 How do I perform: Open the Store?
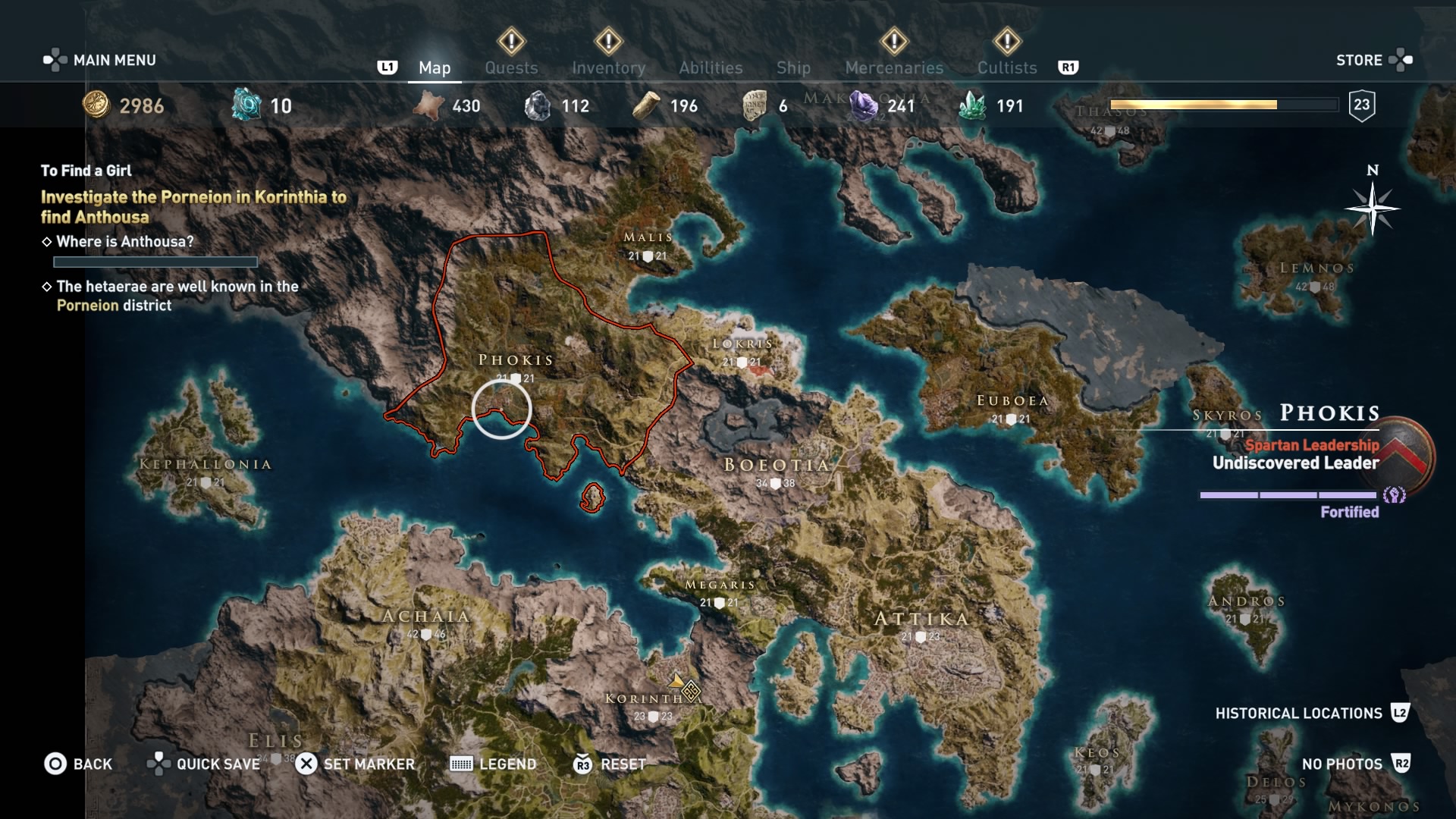click(x=1373, y=60)
